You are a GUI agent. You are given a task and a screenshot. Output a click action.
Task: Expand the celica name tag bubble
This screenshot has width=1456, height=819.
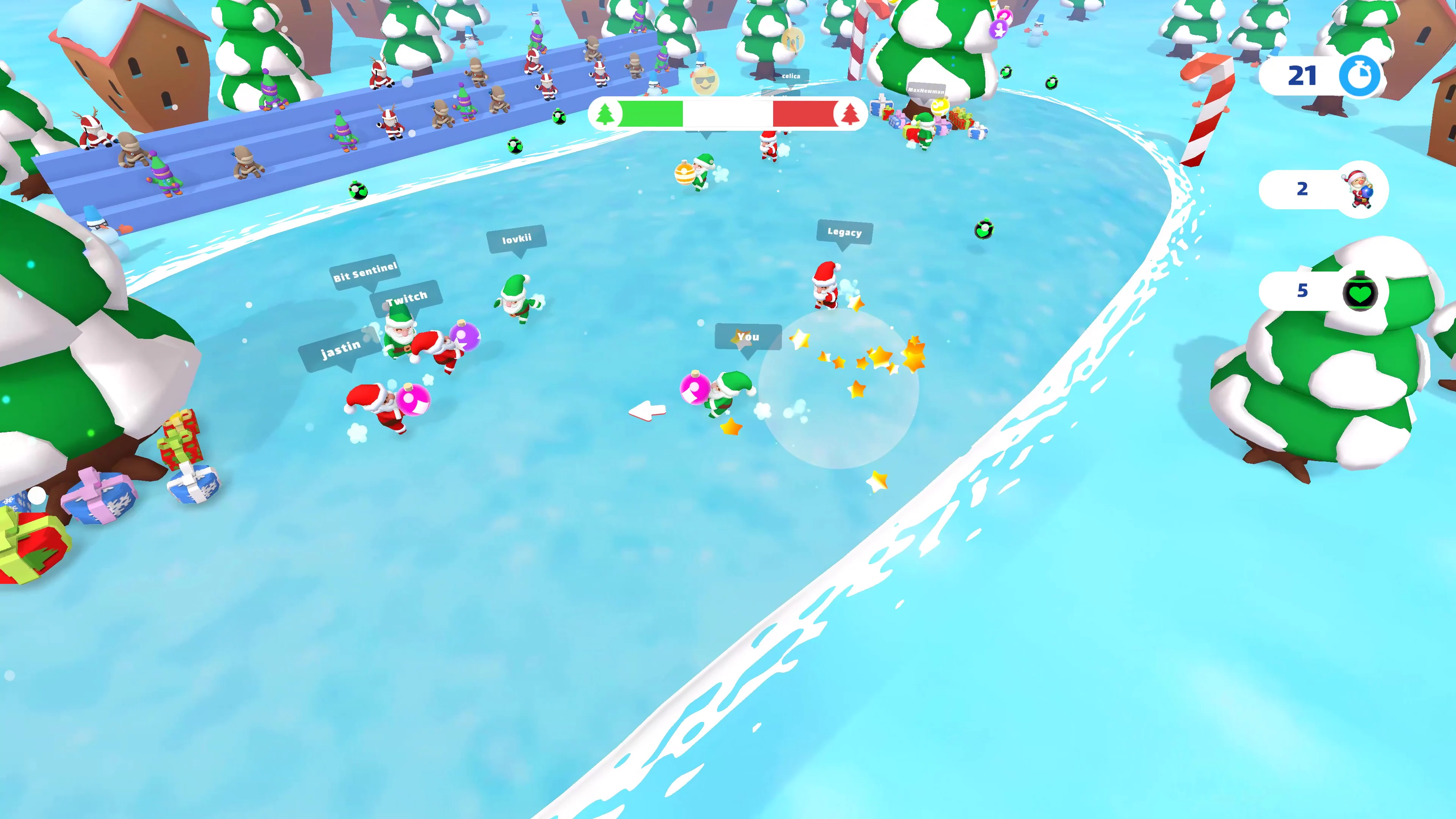pos(791,76)
